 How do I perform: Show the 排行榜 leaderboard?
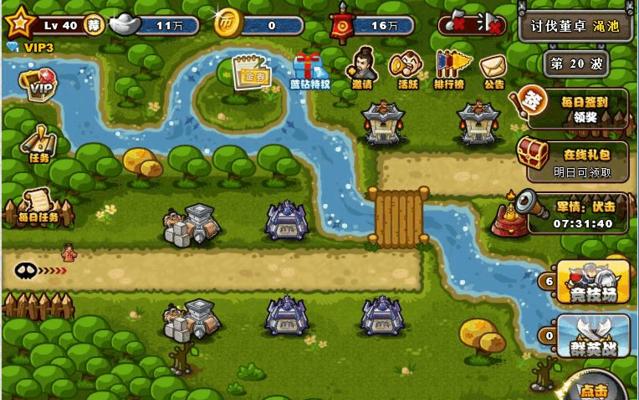[x=452, y=68]
